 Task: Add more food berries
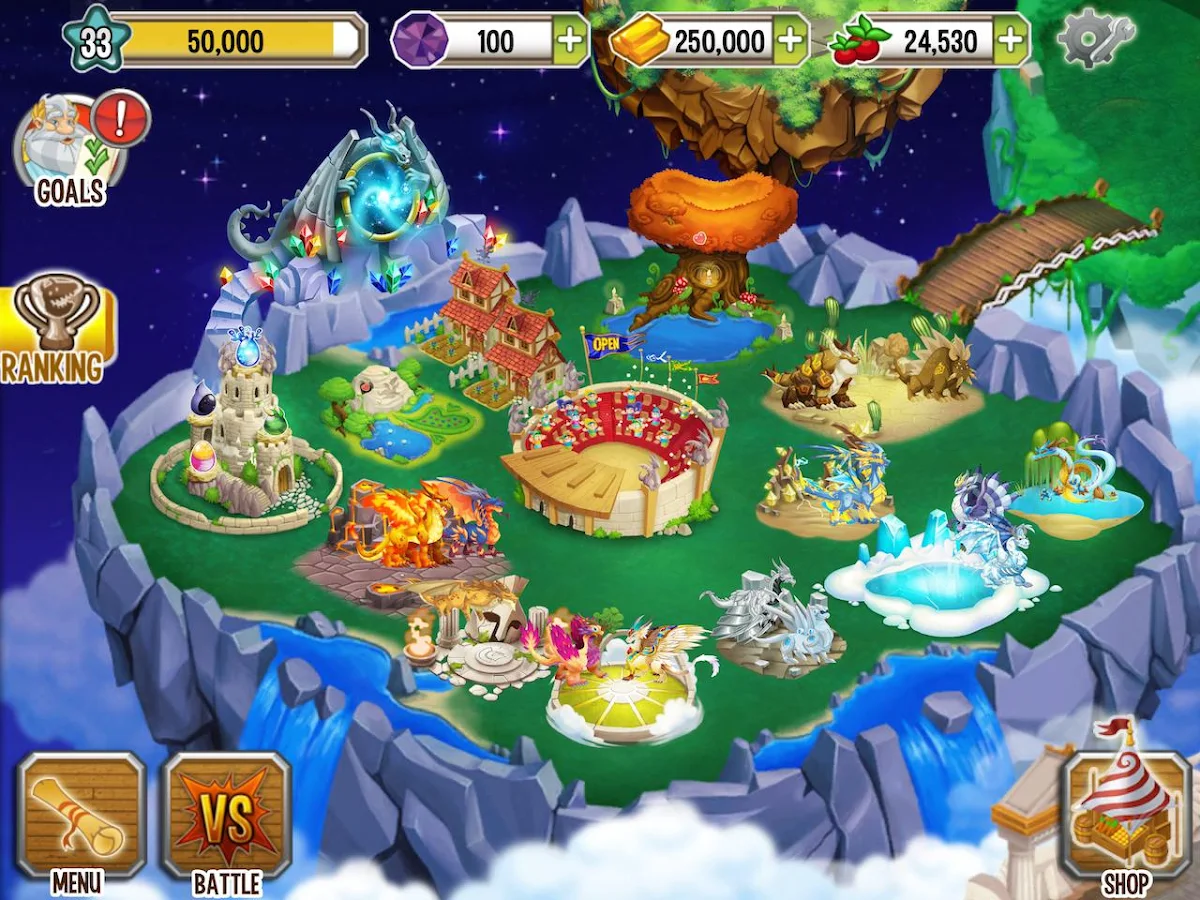[x=1011, y=41]
